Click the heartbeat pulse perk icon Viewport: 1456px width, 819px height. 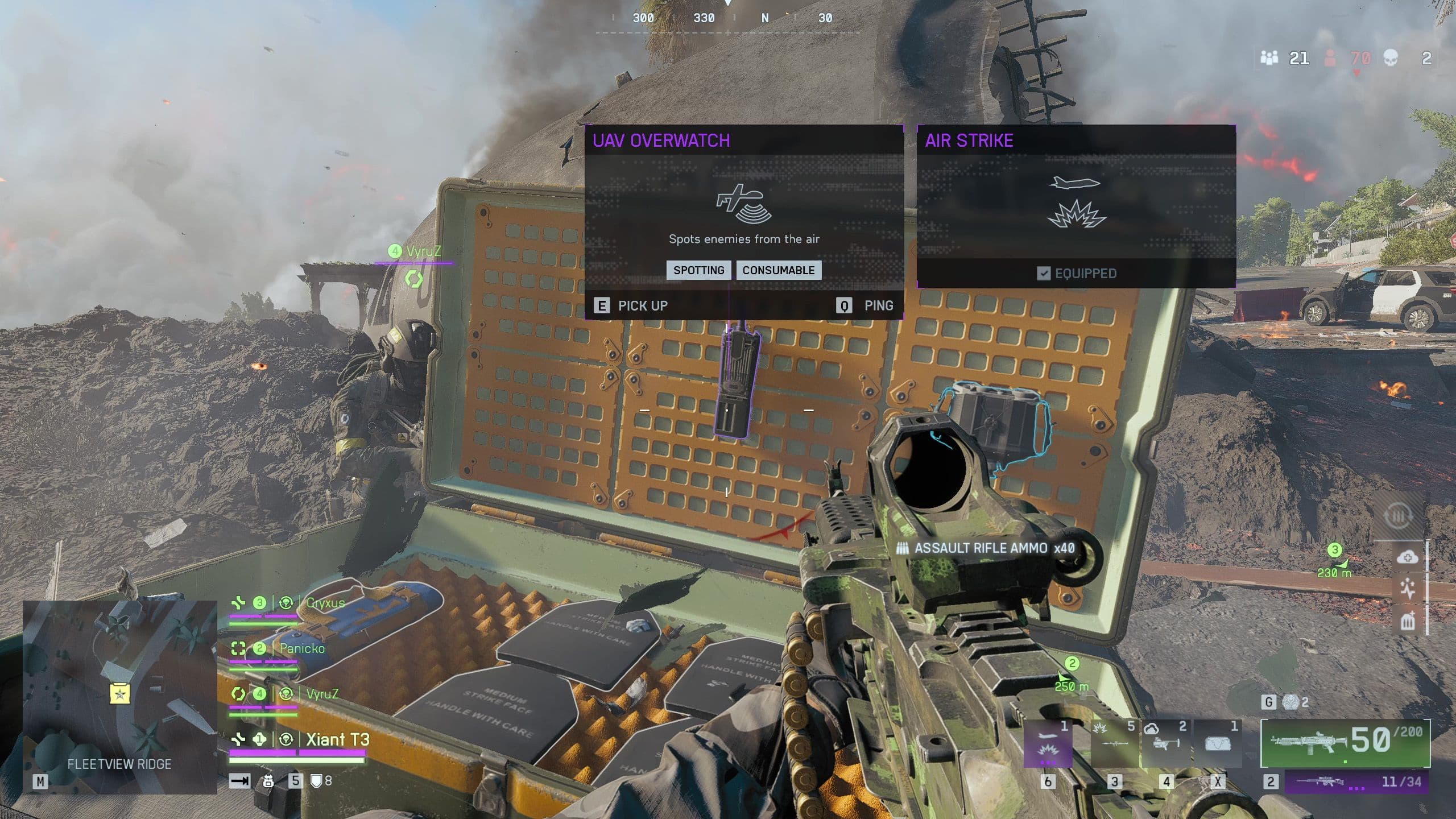point(1408,589)
